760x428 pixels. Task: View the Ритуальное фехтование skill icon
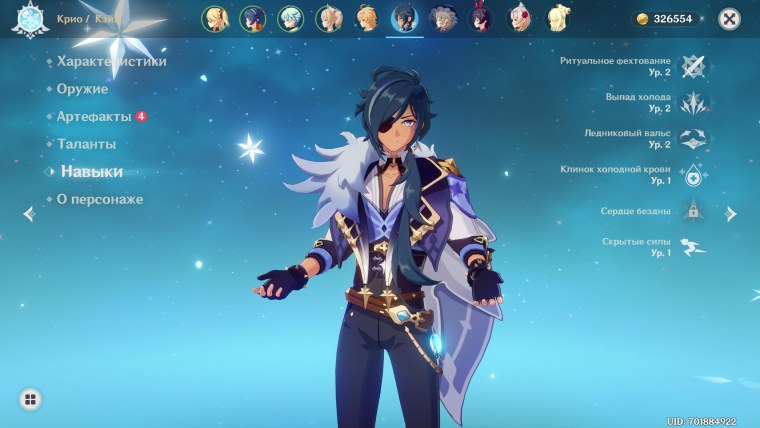tap(692, 66)
